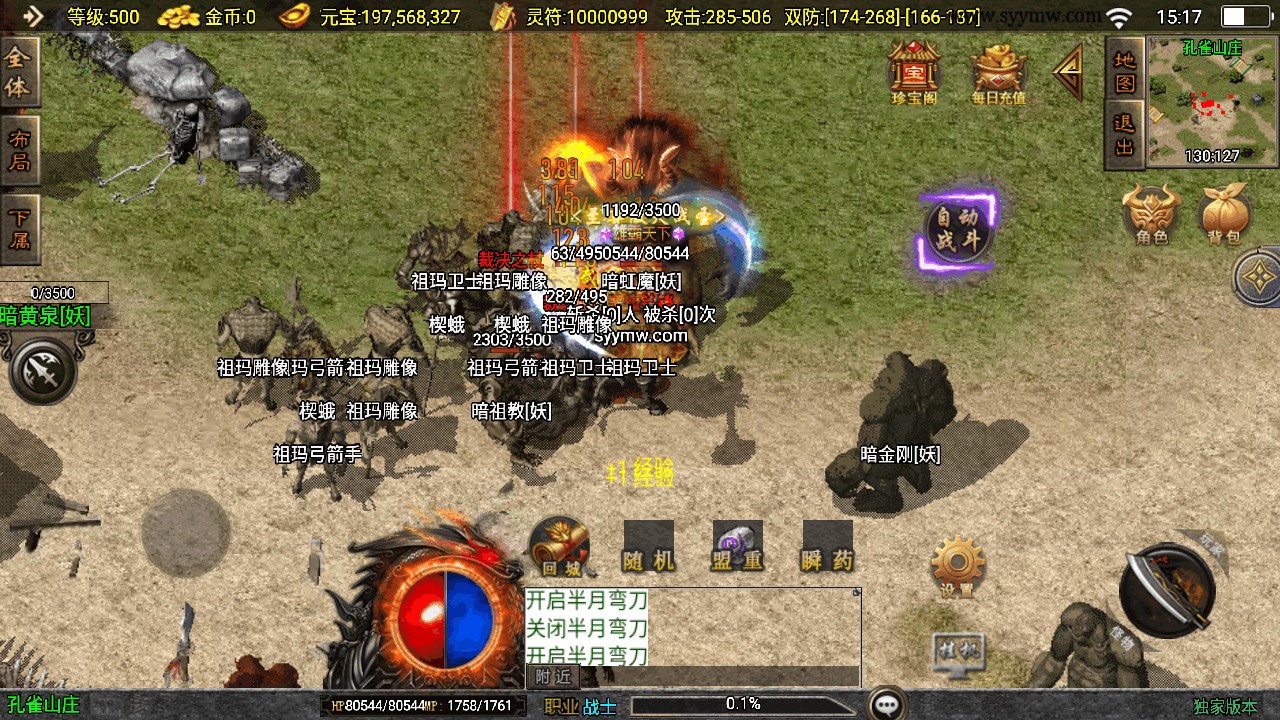This screenshot has width=1280, height=720.
Task: Use the 瞬药 instant potion slot
Action: (x=828, y=547)
